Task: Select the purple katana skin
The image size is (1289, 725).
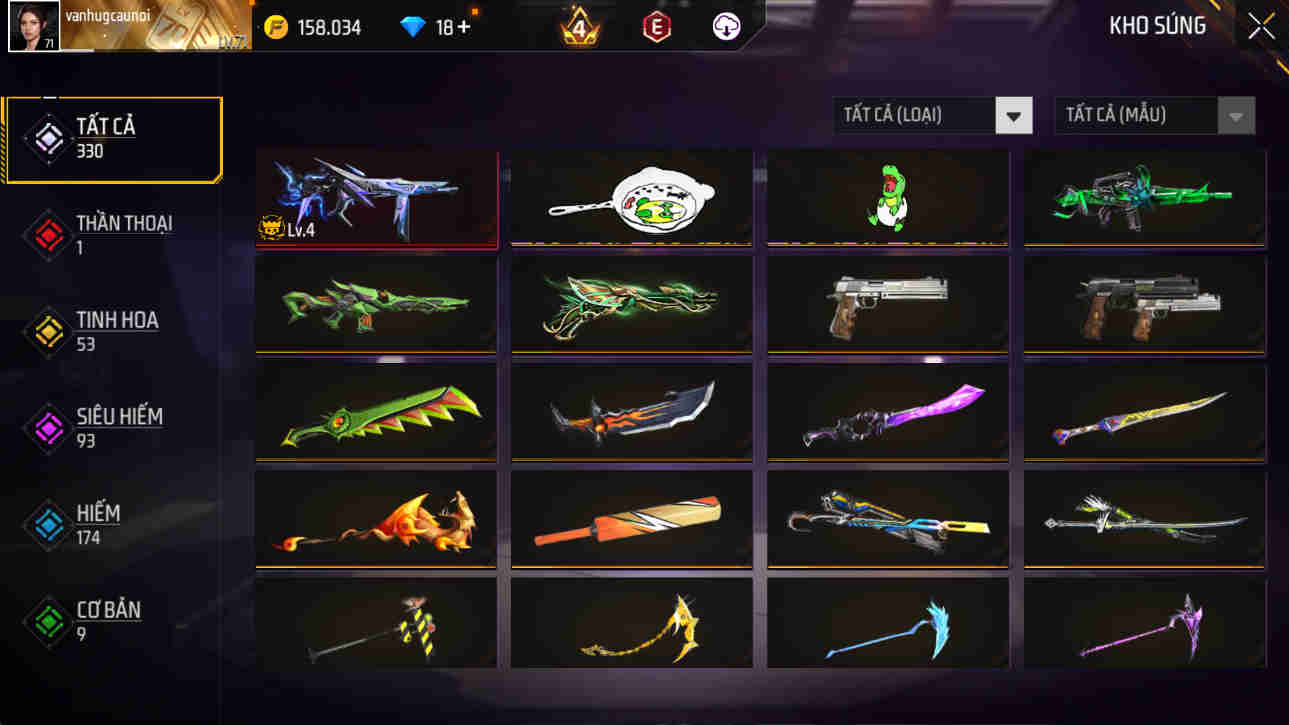Action: coord(887,411)
